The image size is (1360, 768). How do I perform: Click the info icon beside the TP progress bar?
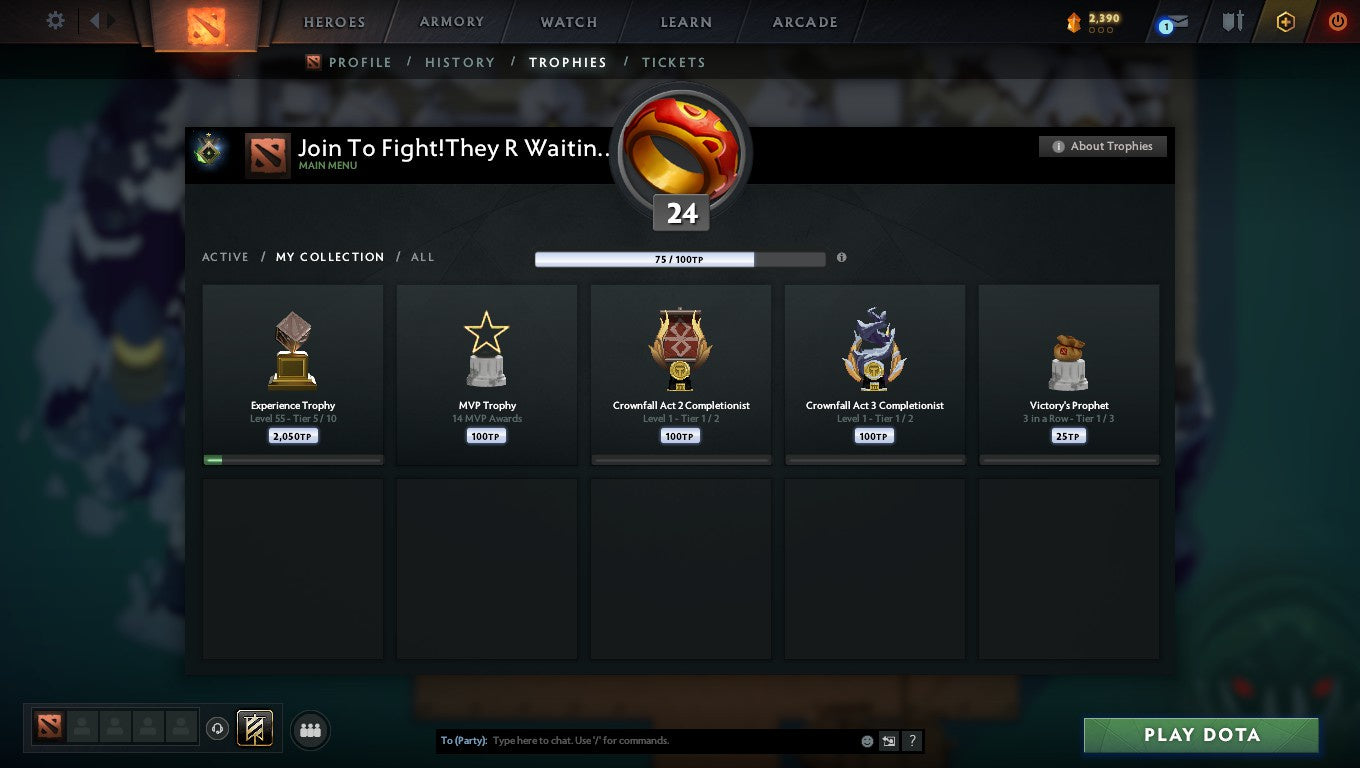click(x=841, y=257)
